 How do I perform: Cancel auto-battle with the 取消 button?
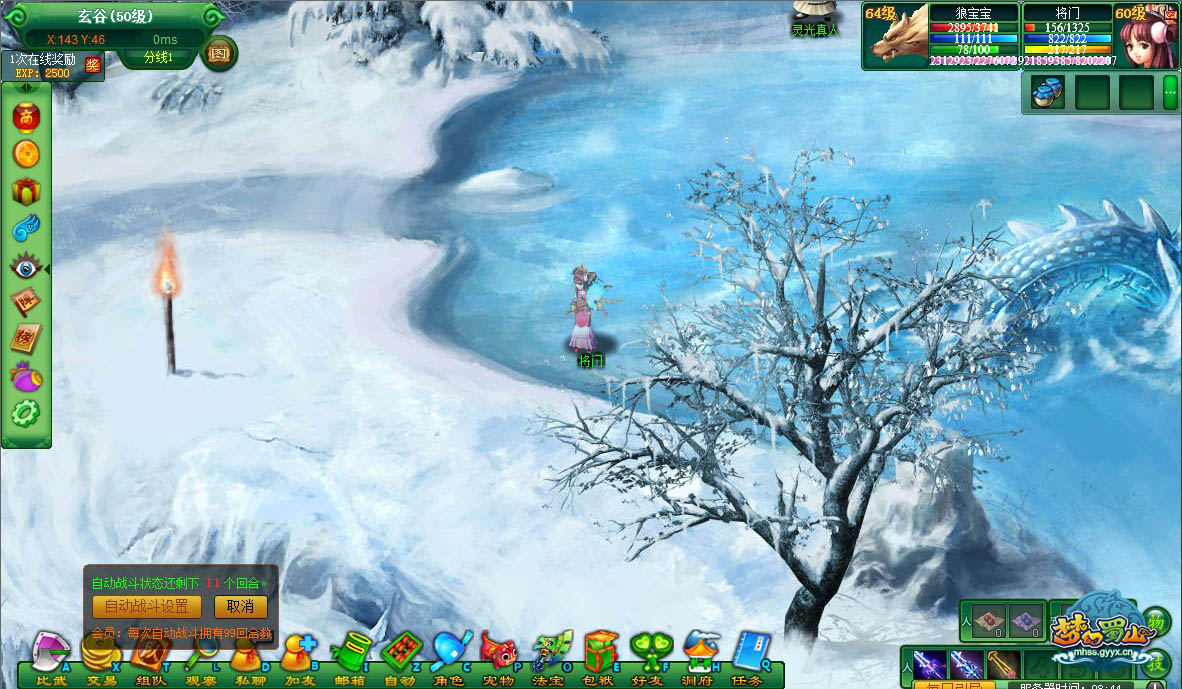[240, 607]
